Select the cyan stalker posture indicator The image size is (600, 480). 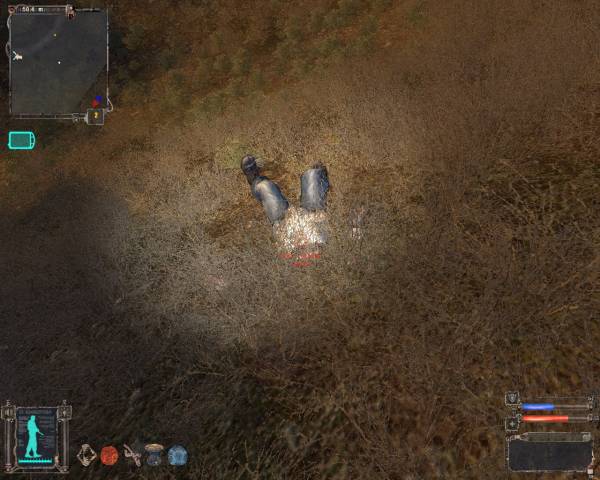click(x=36, y=436)
